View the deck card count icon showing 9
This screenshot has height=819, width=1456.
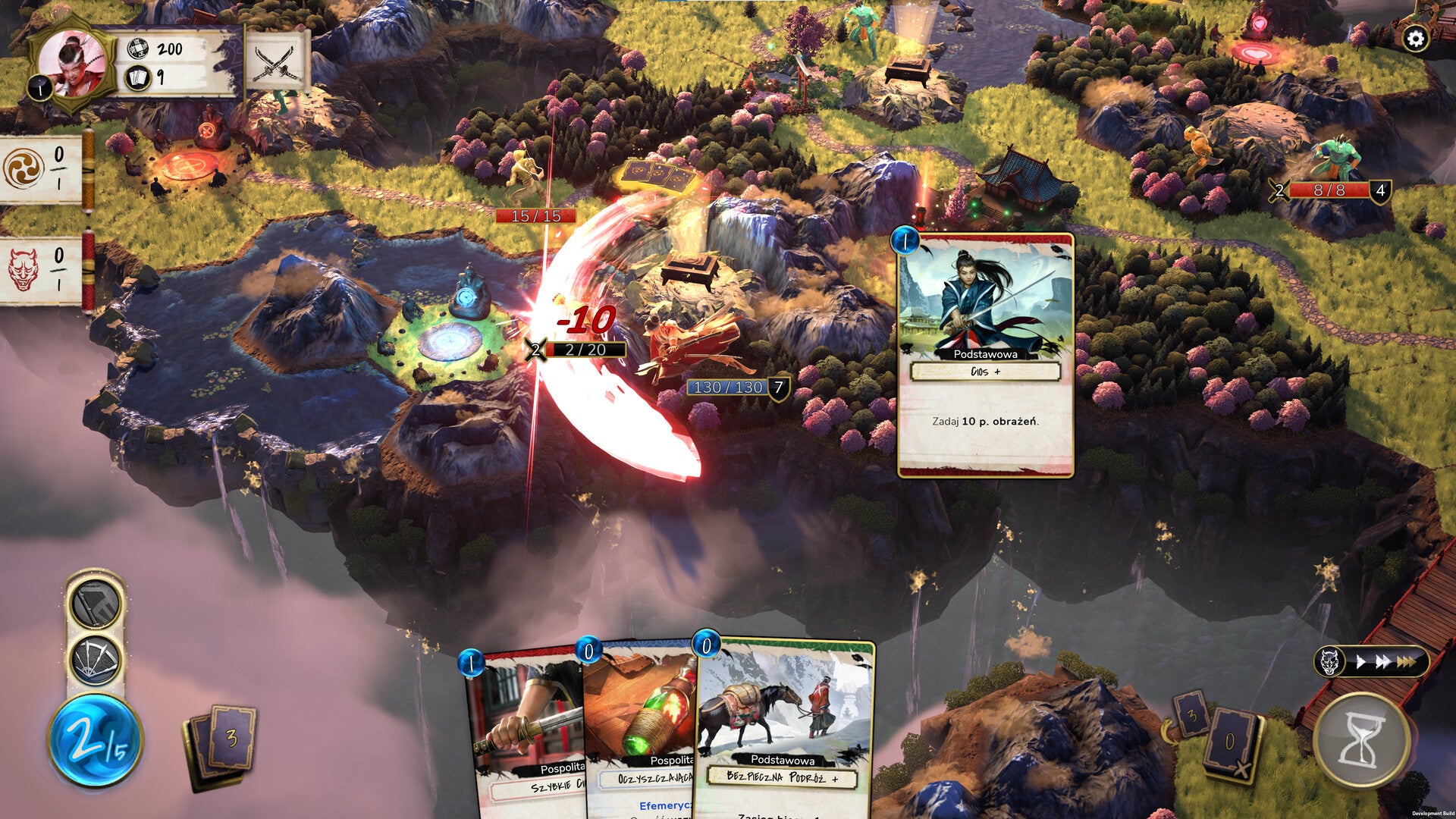tap(137, 77)
